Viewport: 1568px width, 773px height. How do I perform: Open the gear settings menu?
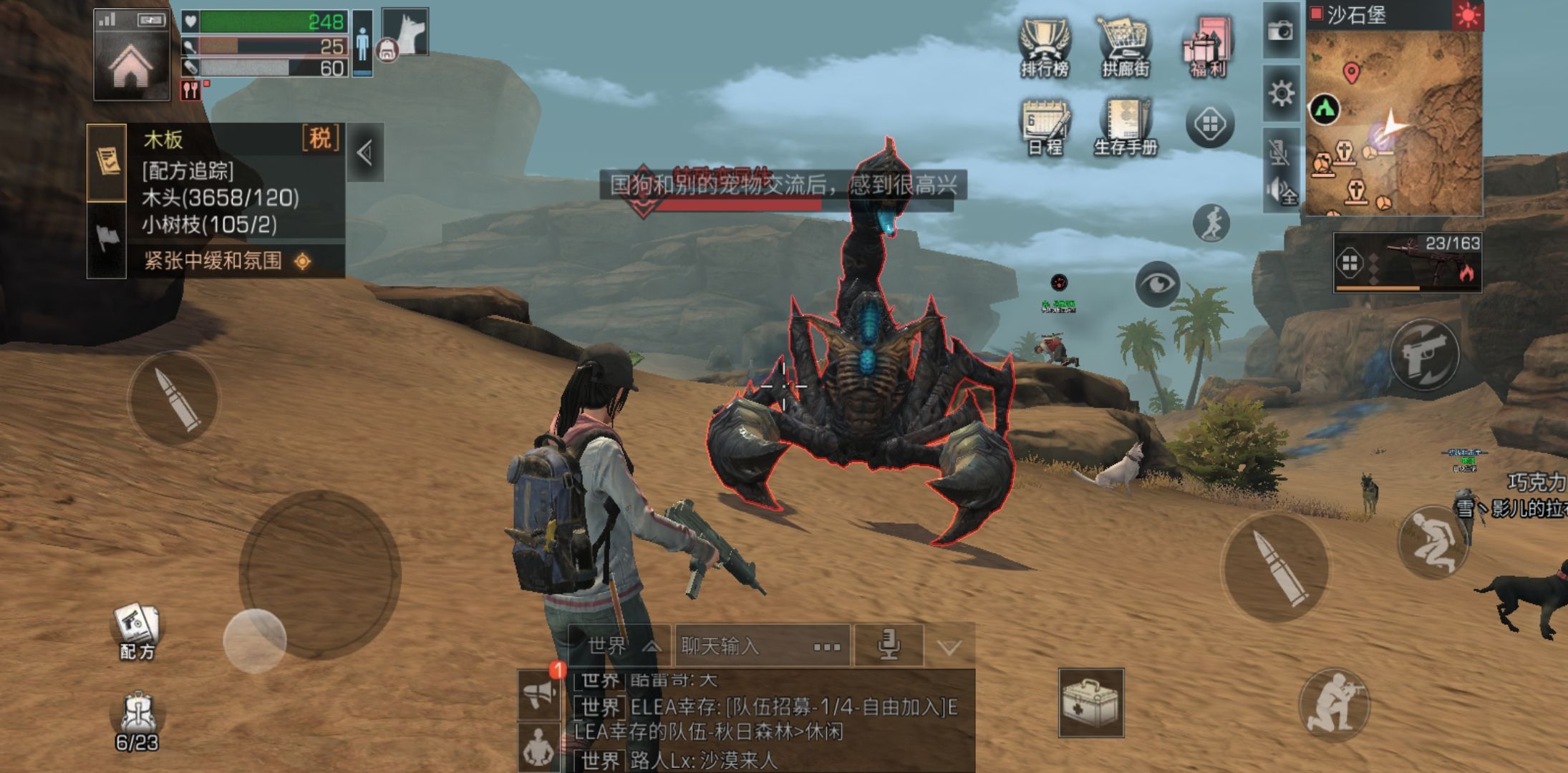click(x=1281, y=94)
